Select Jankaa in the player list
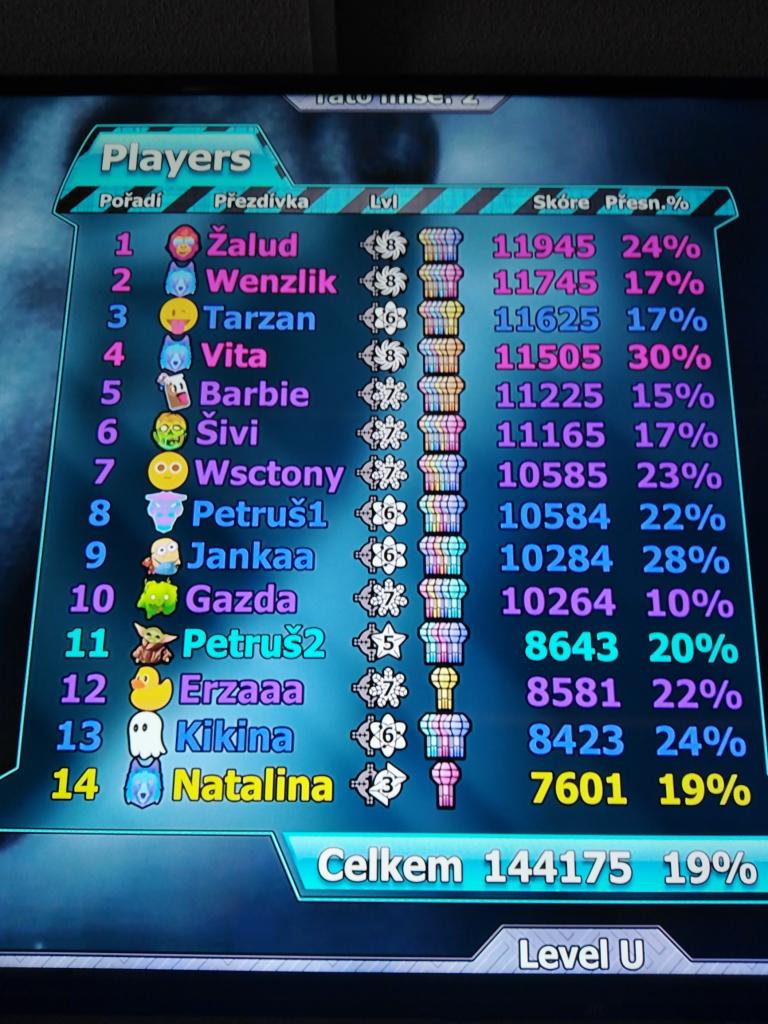Viewport: 768px width, 1024px height. [x=250, y=555]
